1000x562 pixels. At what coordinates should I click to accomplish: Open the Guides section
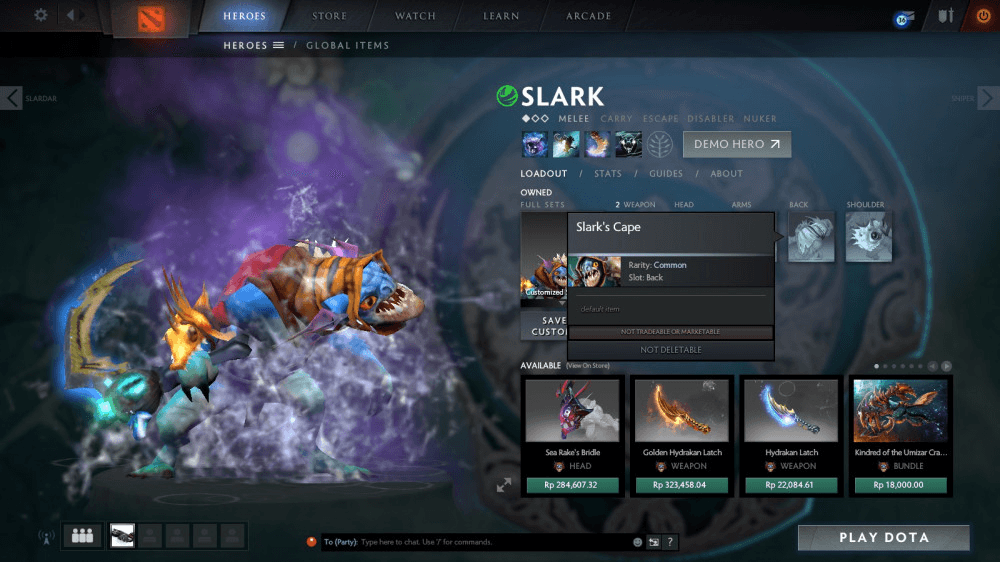[666, 174]
